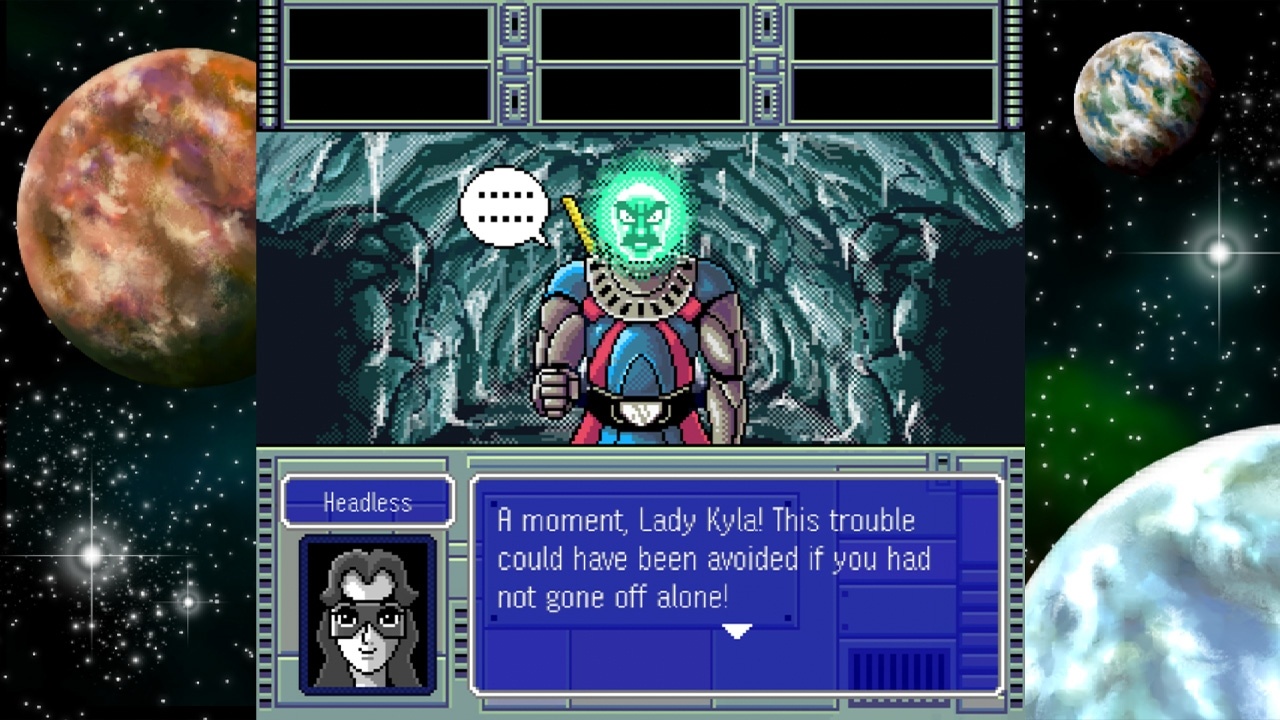Click the text mentioning Lady Kyla
This screenshot has height=720, width=1280.
705,520
